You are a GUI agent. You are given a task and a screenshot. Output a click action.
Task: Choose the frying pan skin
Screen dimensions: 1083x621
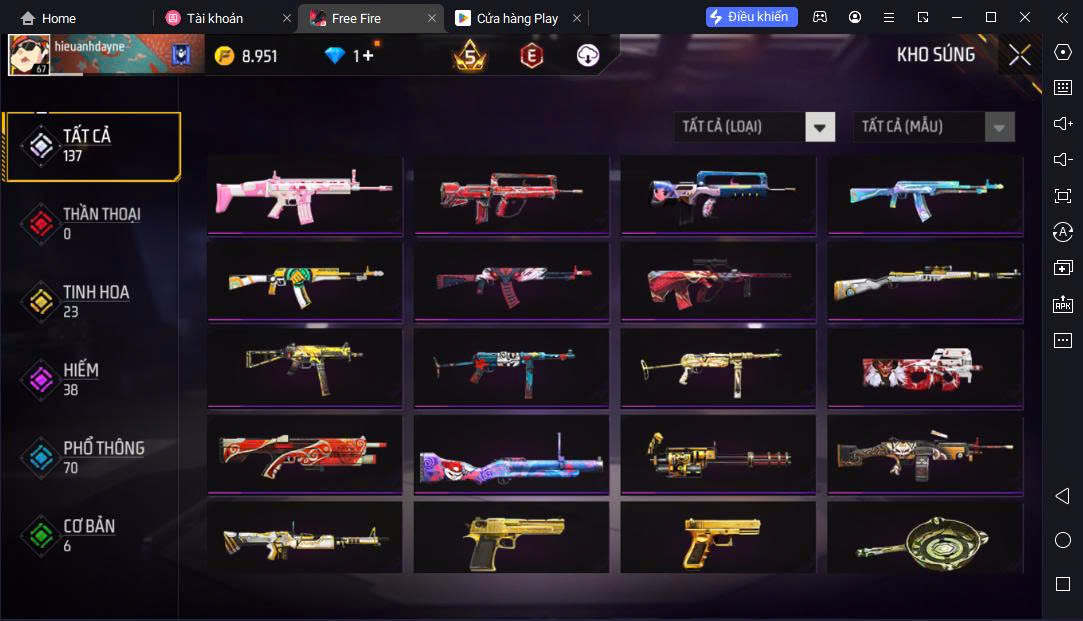pos(925,538)
